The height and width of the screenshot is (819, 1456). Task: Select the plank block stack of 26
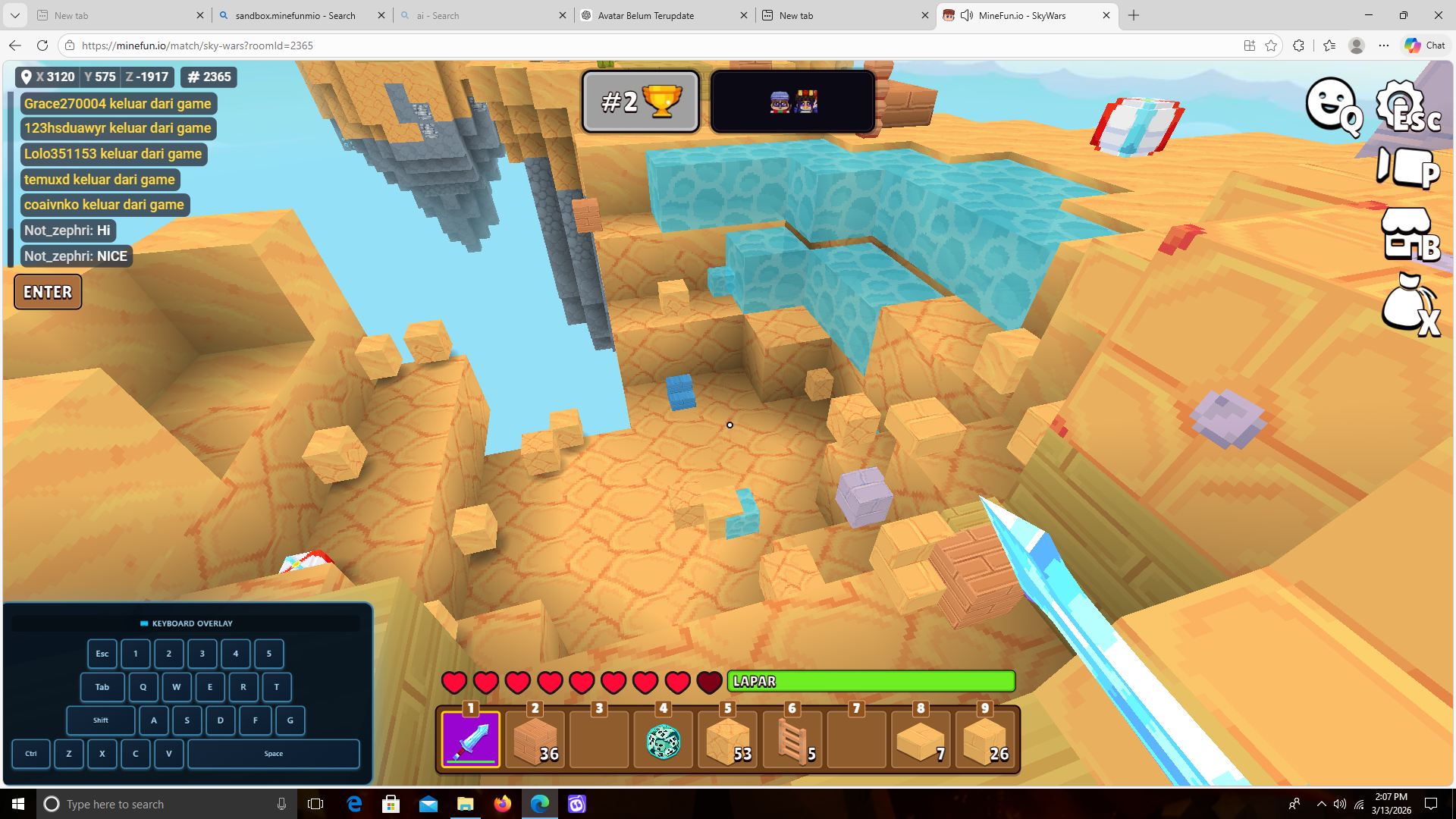[984, 739]
